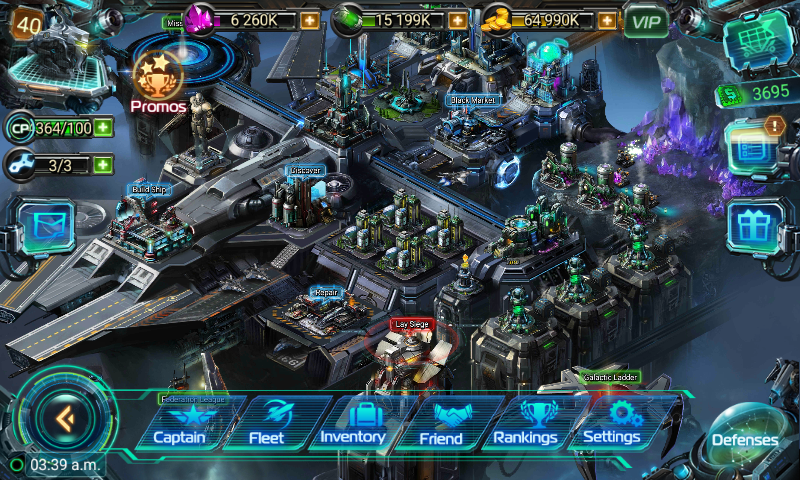Refill CP with the green plus

click(x=102, y=127)
